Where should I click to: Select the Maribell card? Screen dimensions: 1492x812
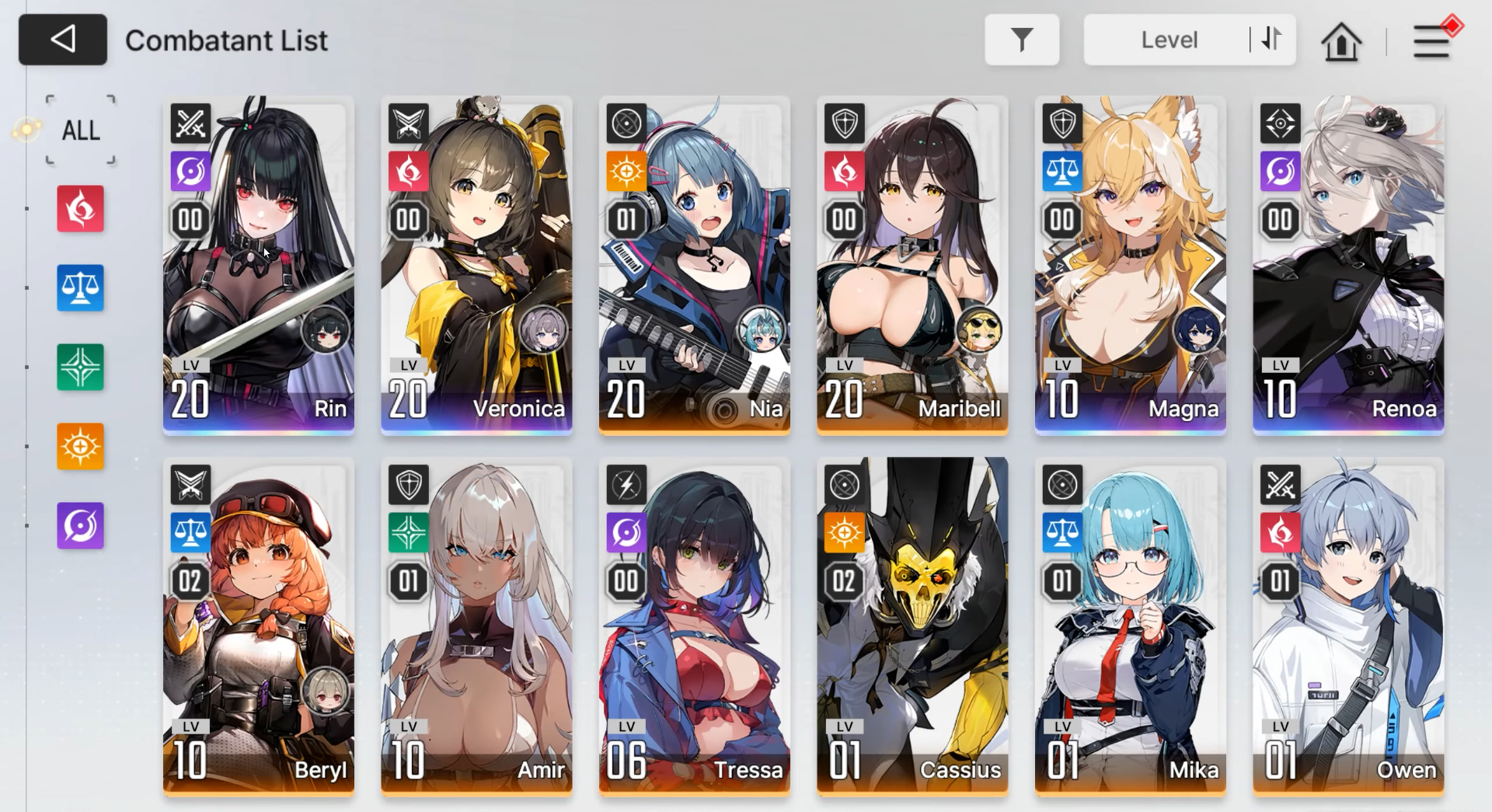pos(912,264)
